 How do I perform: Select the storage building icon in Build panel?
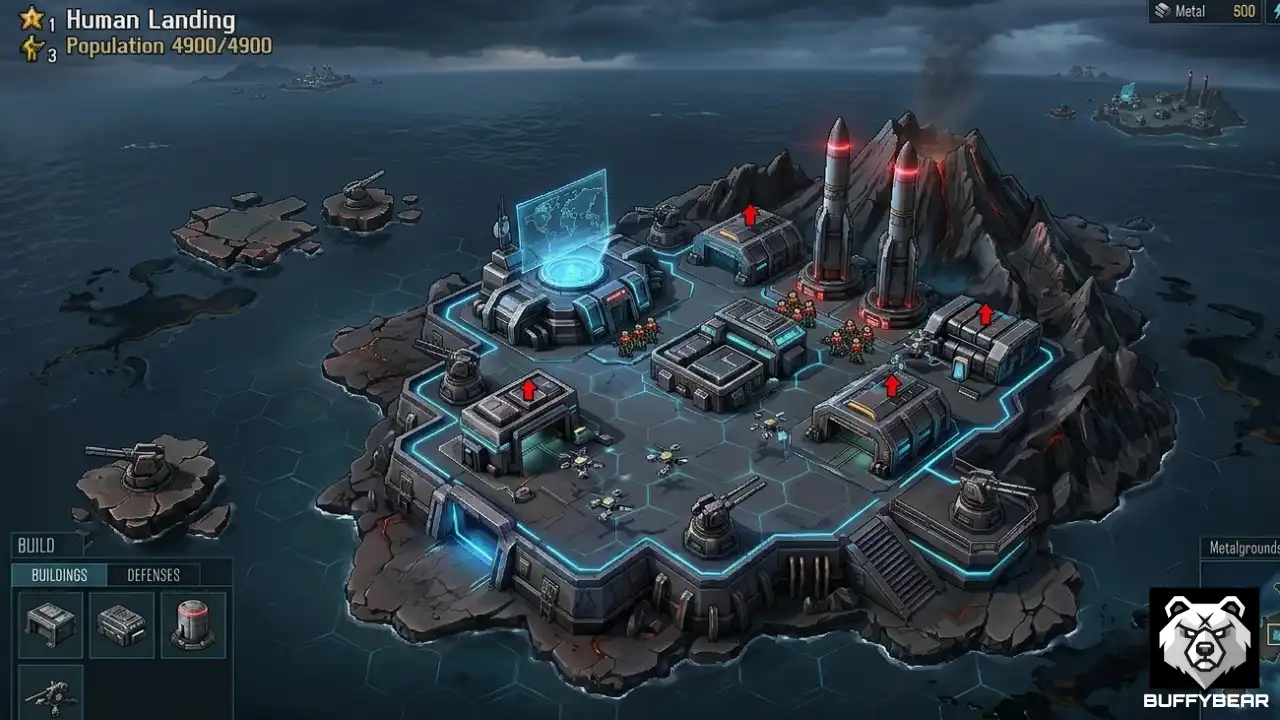click(x=121, y=625)
